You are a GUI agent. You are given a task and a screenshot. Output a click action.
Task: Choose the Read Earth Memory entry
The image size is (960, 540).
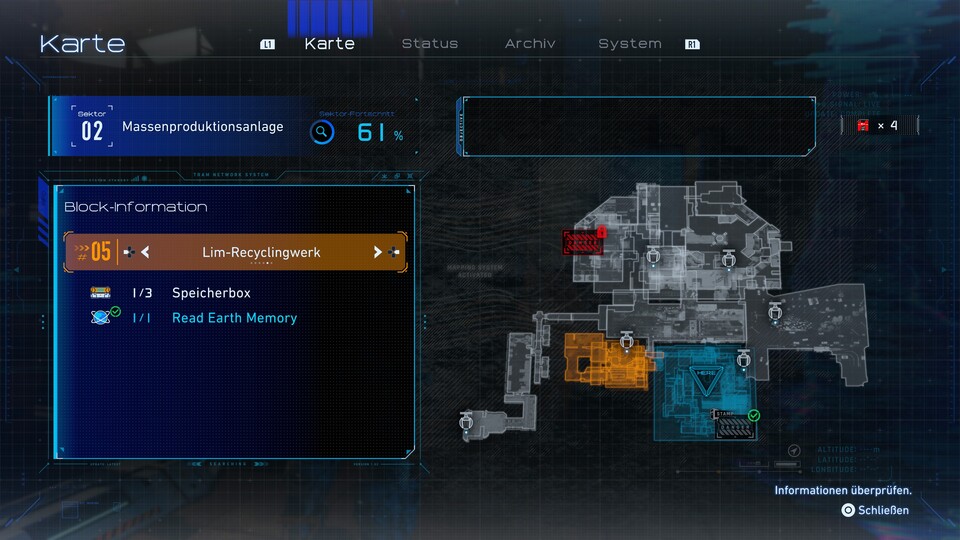coord(234,318)
